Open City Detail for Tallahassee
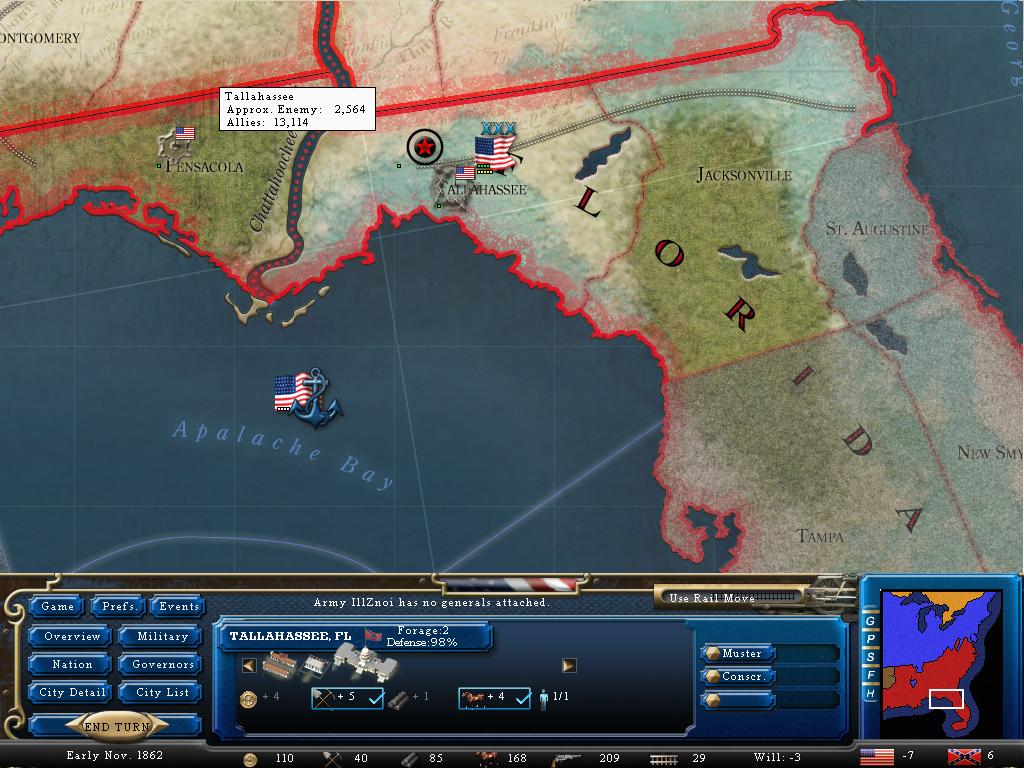This screenshot has height=768, width=1024. 72,692
